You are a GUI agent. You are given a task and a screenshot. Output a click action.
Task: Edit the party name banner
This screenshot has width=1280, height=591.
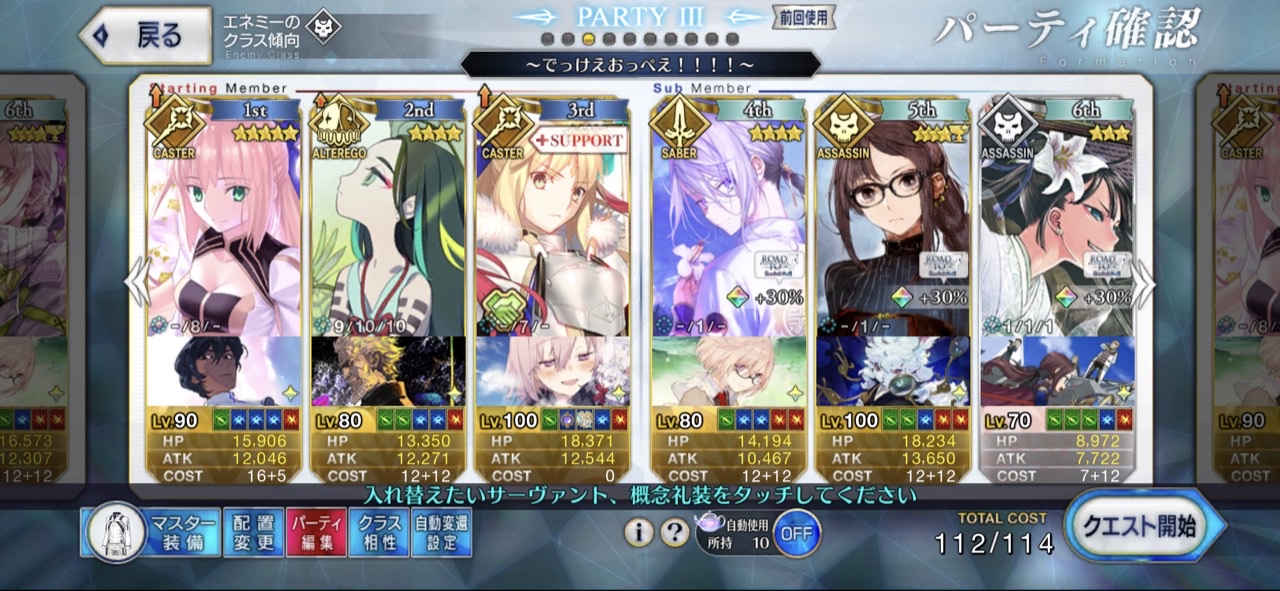coord(640,65)
